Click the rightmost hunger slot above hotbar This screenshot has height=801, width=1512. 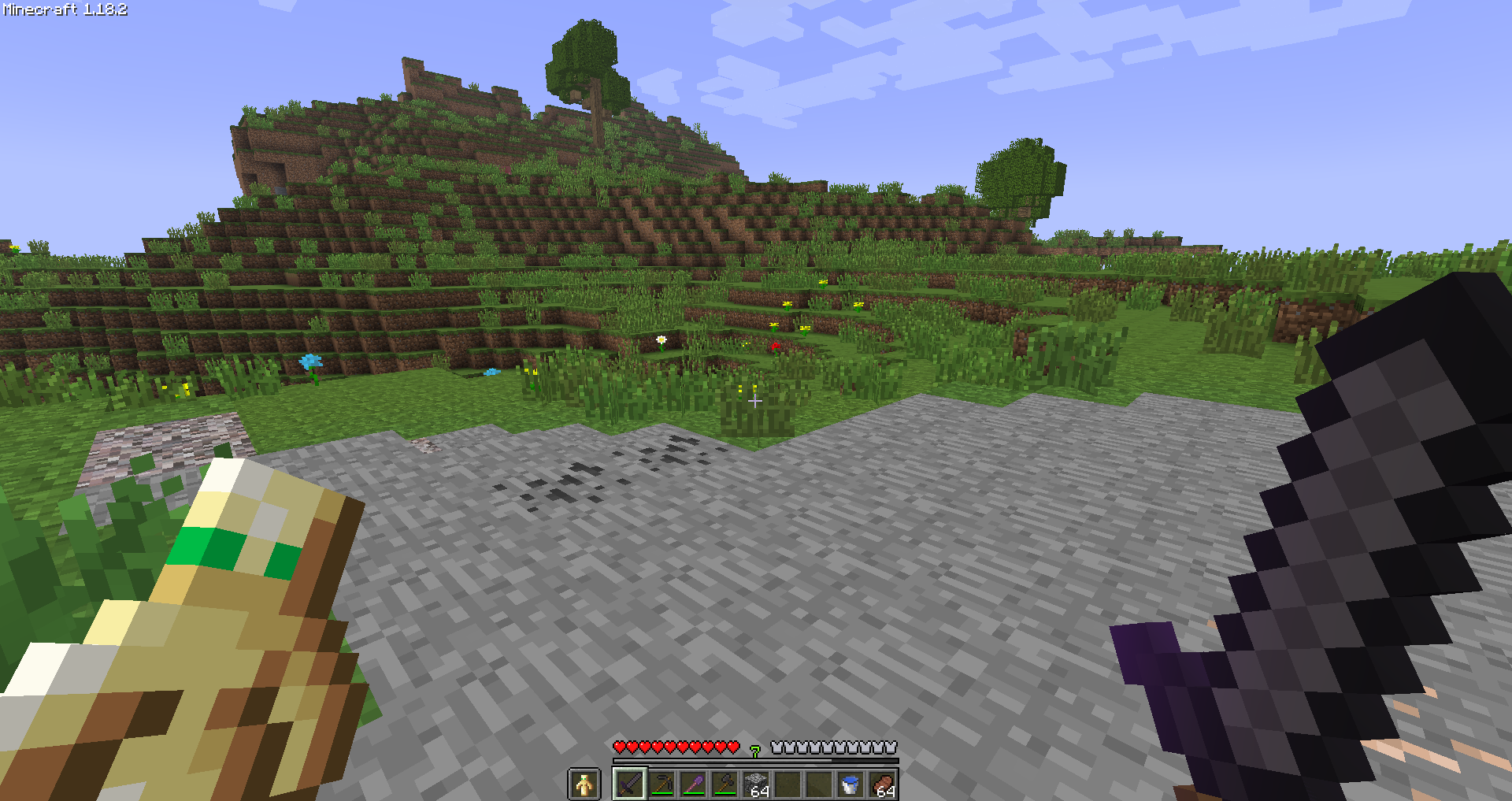coord(892,747)
